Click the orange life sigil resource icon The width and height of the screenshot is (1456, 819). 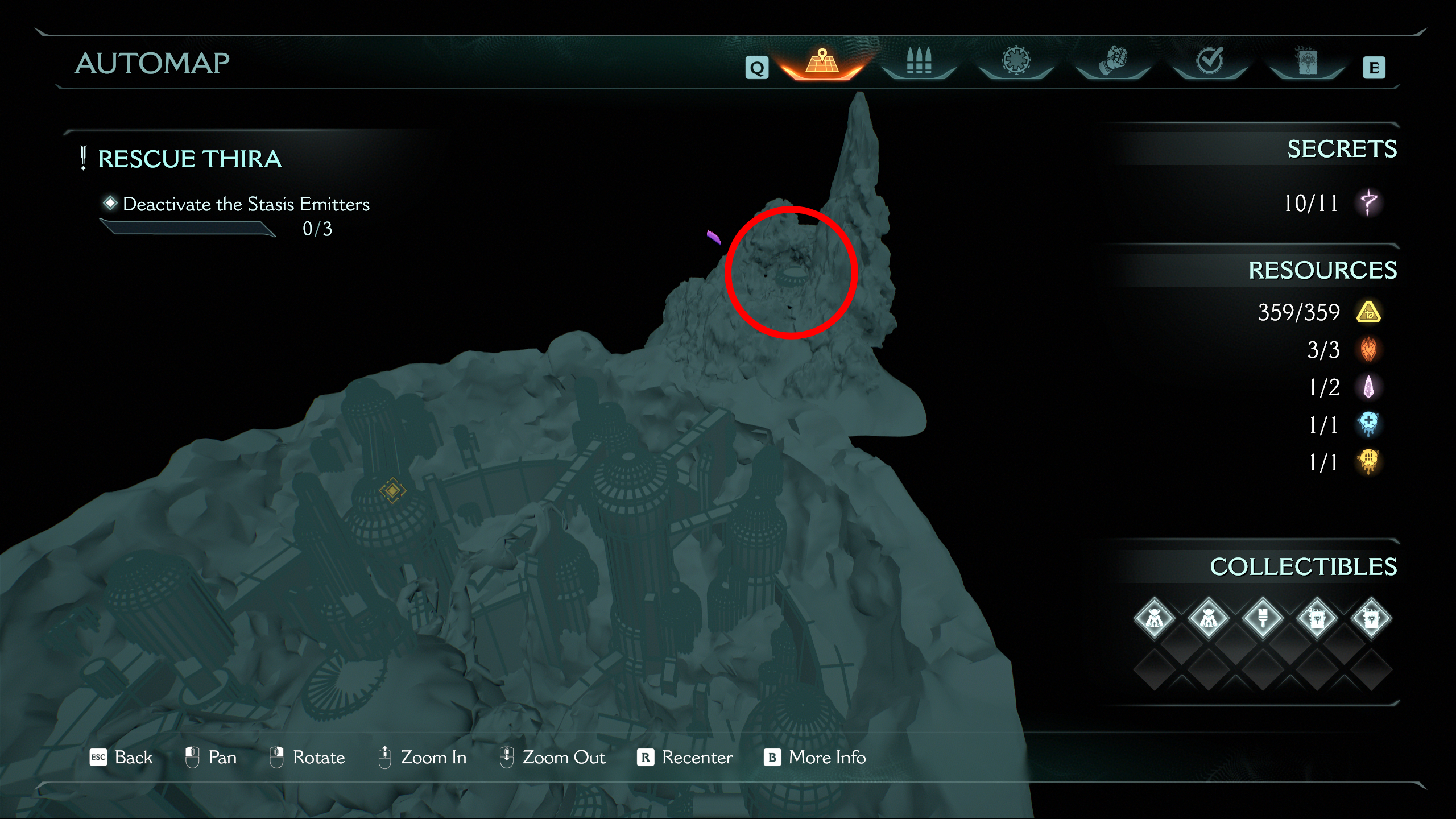point(1367,350)
